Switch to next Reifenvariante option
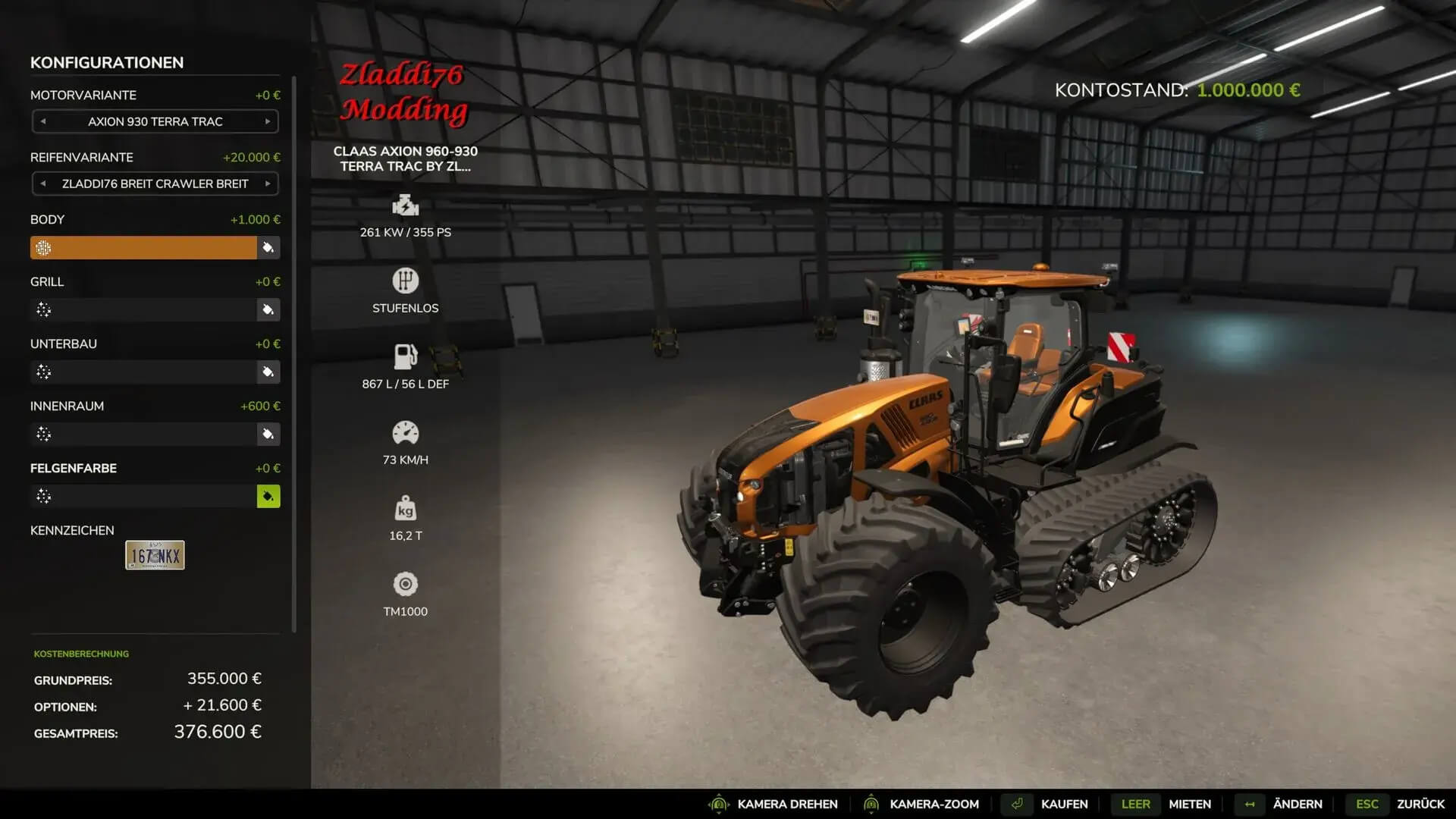The width and height of the screenshot is (1456, 819). pyautogui.click(x=268, y=184)
